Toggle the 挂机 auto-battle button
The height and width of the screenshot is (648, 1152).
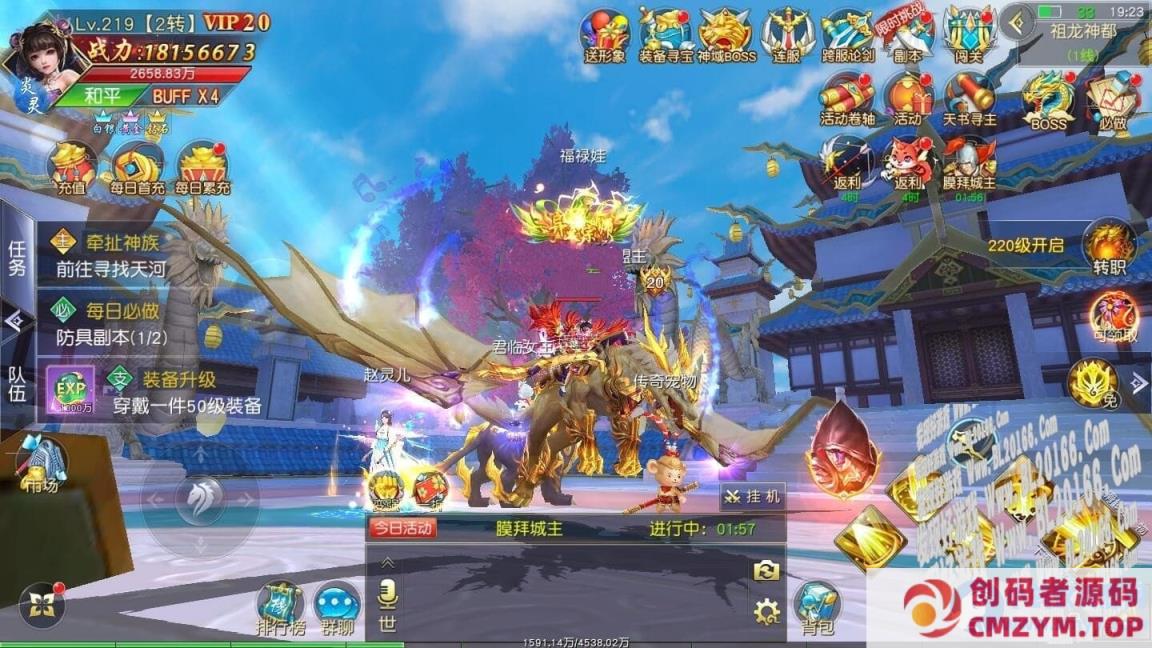(x=753, y=497)
